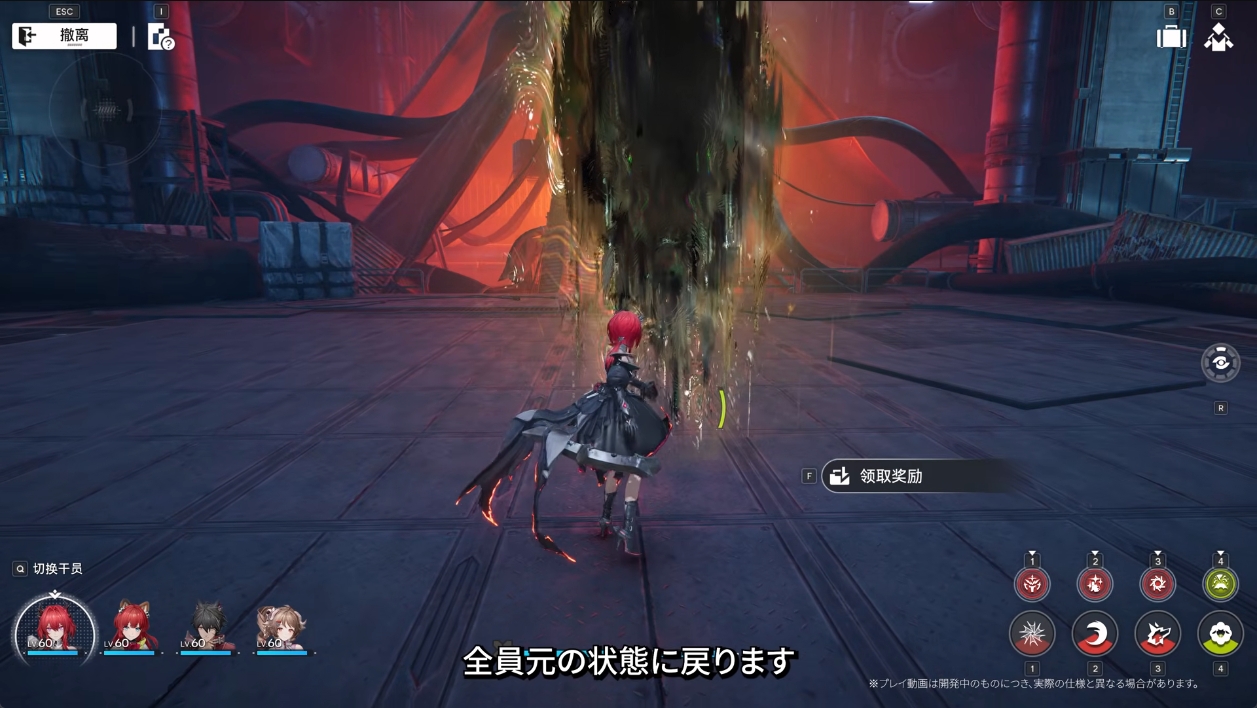Click the 撤离 evacuate button
Screen dimensions: 1257x708
(64, 36)
